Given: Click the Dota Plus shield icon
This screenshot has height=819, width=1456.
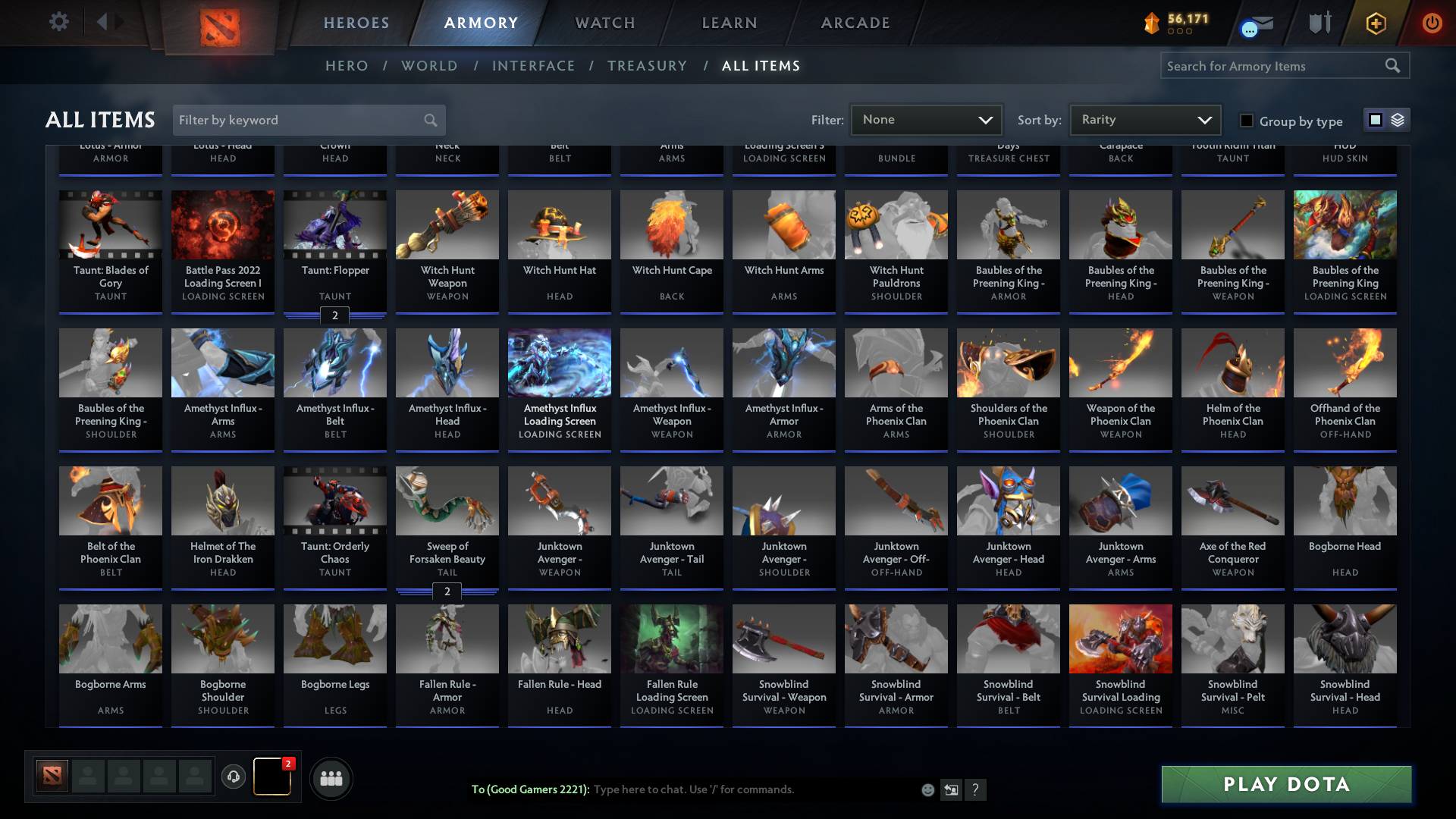Looking at the screenshot, I should pos(1319,23).
